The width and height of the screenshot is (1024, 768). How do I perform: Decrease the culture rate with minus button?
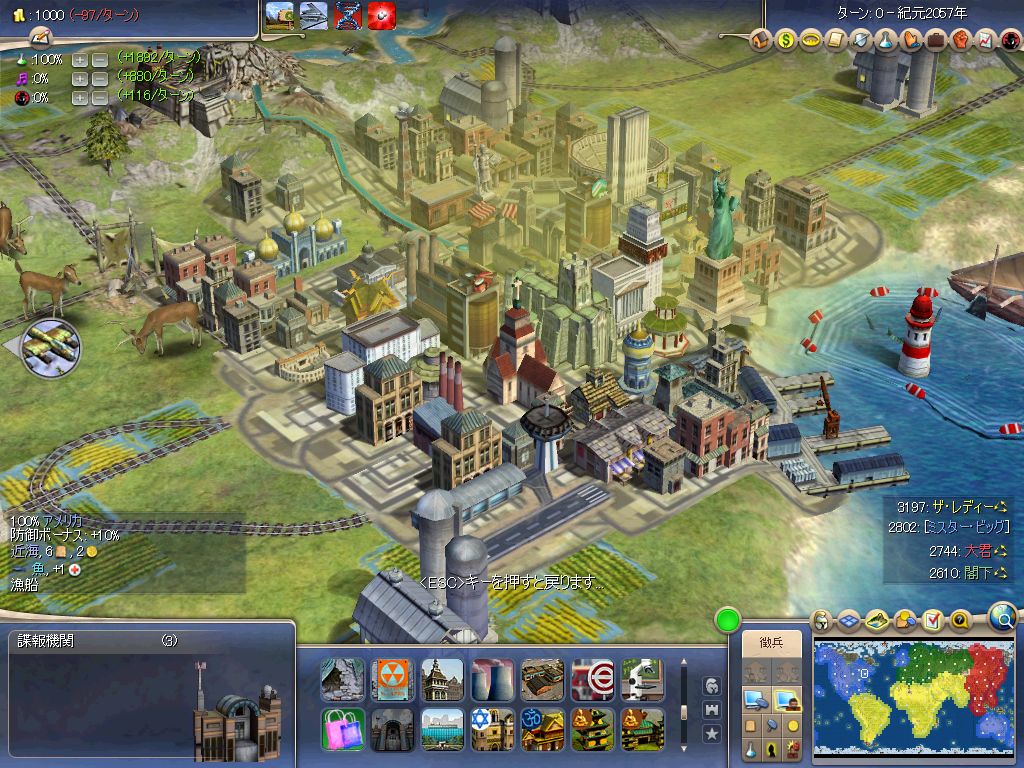click(99, 79)
